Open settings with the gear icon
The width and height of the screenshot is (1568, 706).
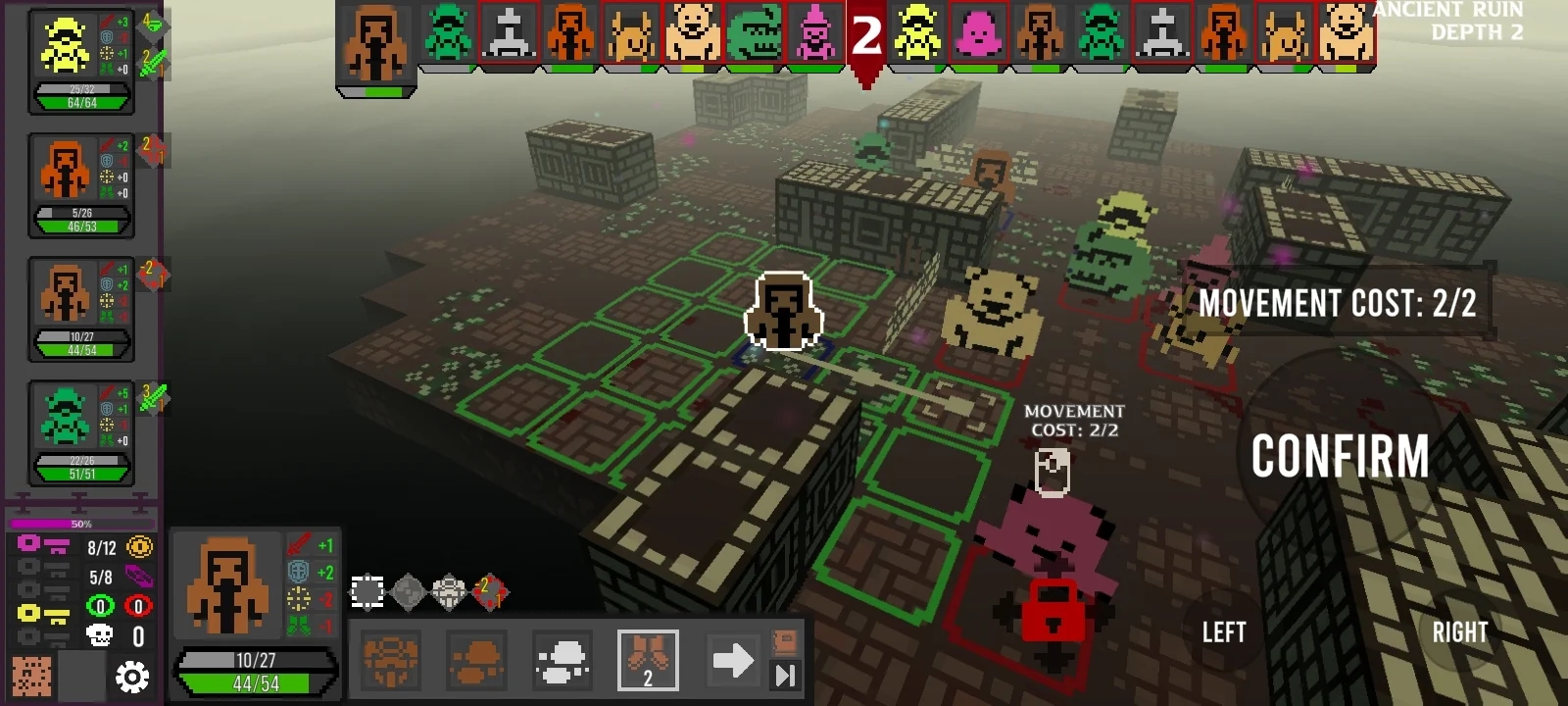[132, 677]
